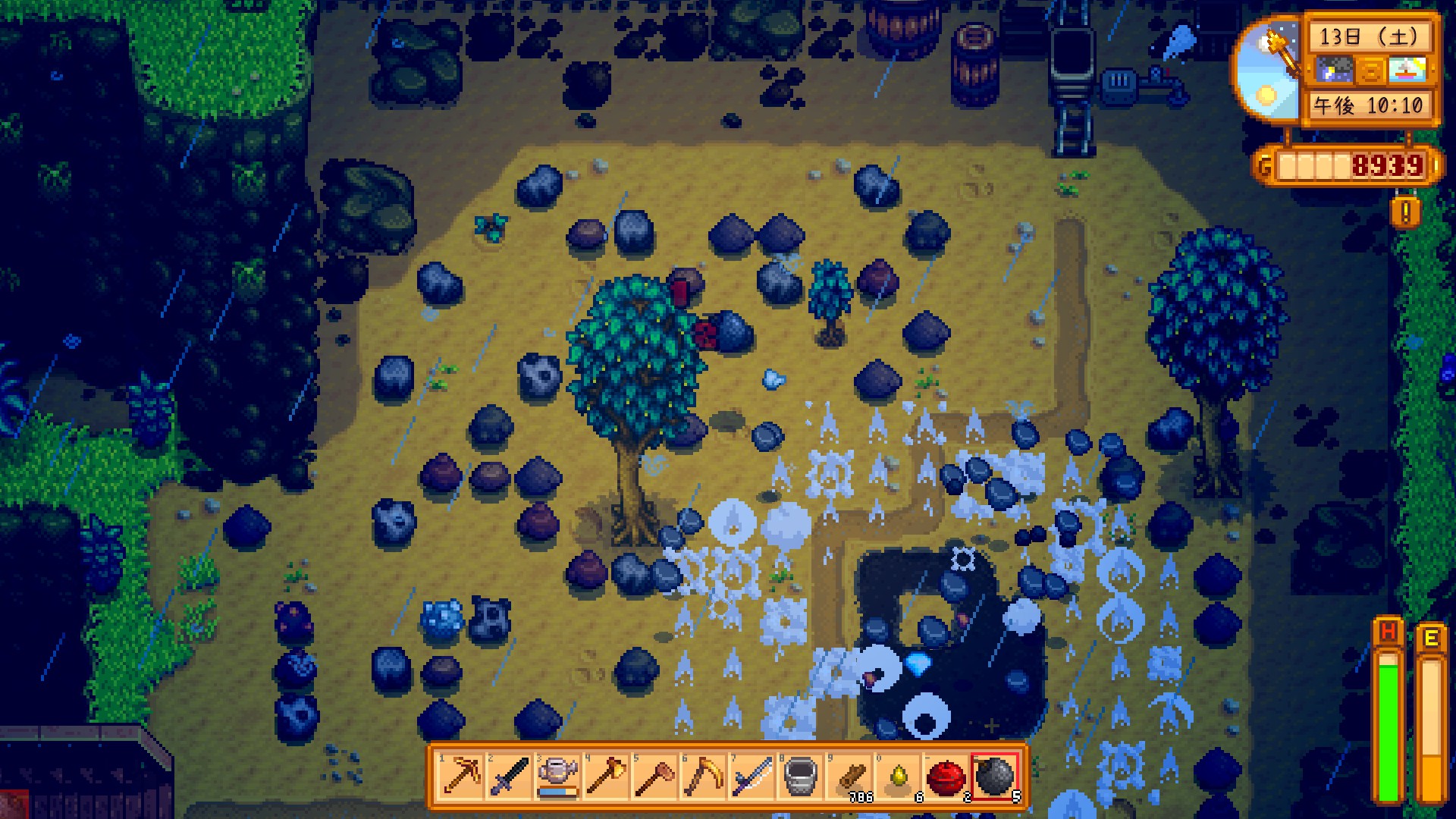Equip the golden scythe
Image resolution: width=1456 pixels, height=819 pixels.
(703, 777)
